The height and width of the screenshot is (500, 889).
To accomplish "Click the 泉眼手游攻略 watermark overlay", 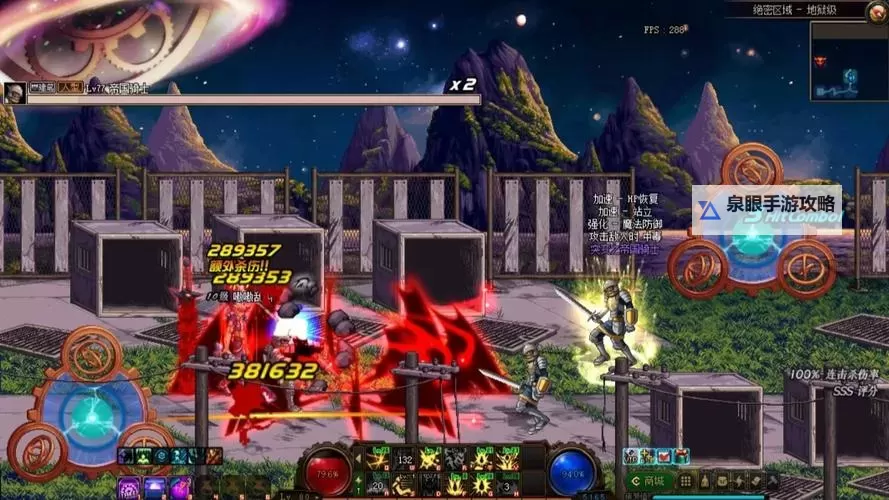I will point(766,210).
